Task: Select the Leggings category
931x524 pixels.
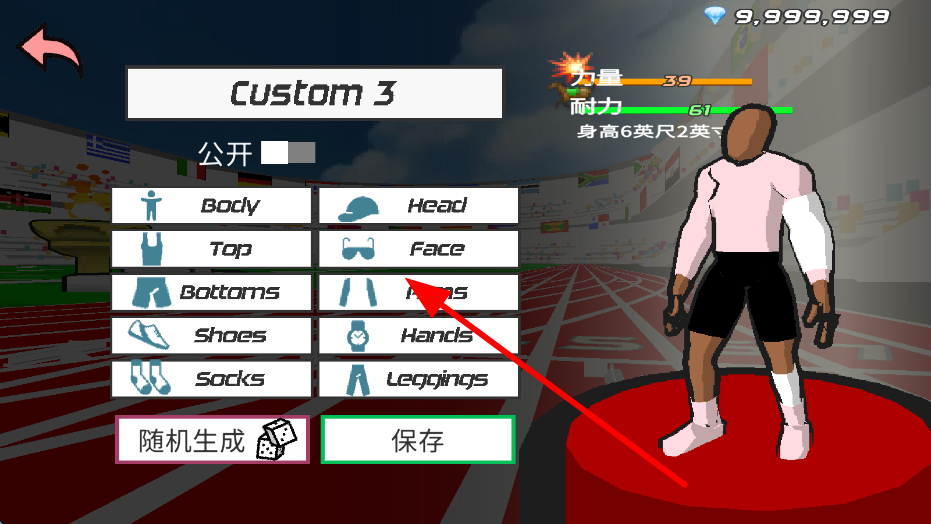Action: pos(419,379)
